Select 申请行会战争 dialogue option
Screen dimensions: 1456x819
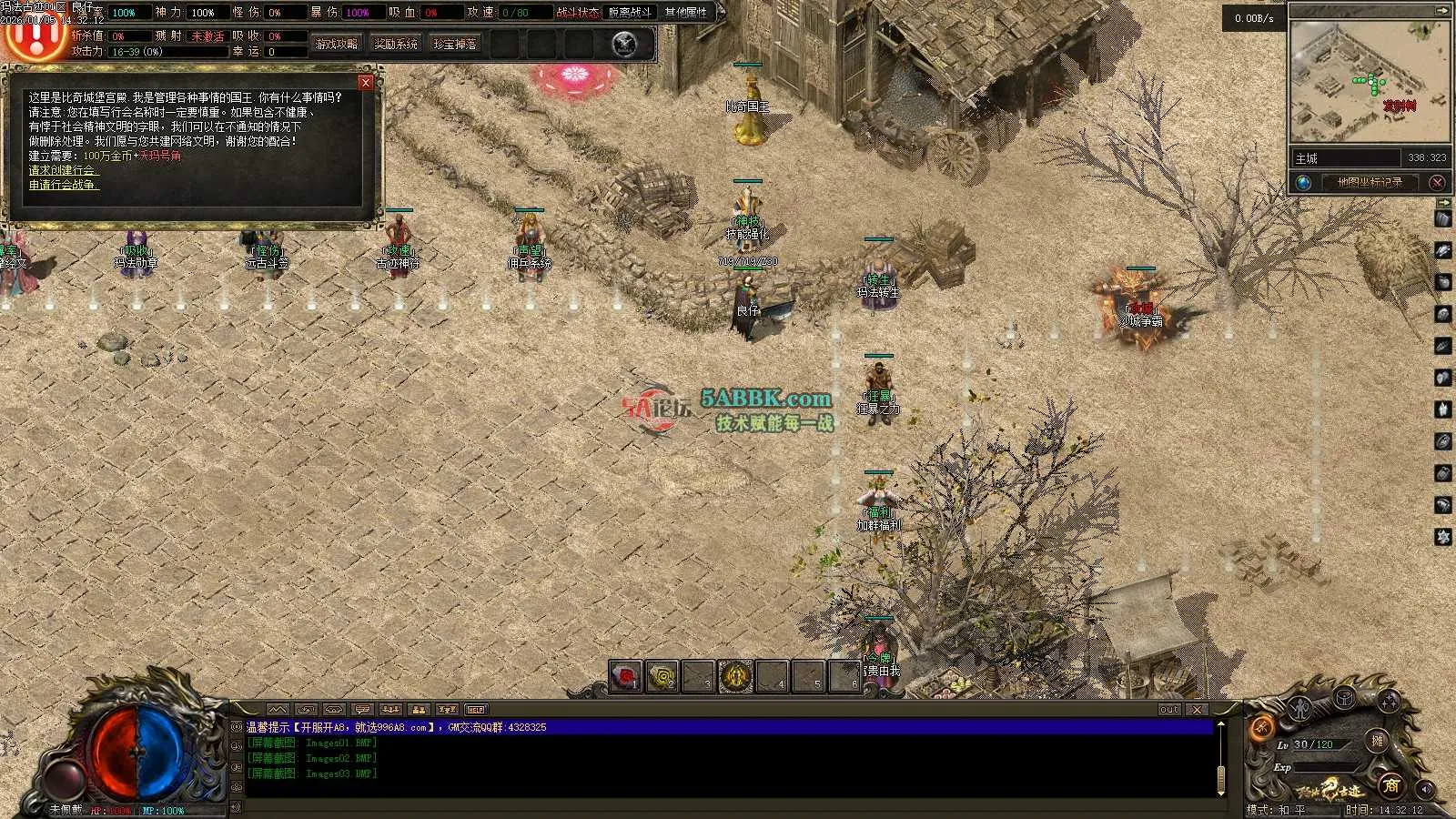(x=63, y=185)
